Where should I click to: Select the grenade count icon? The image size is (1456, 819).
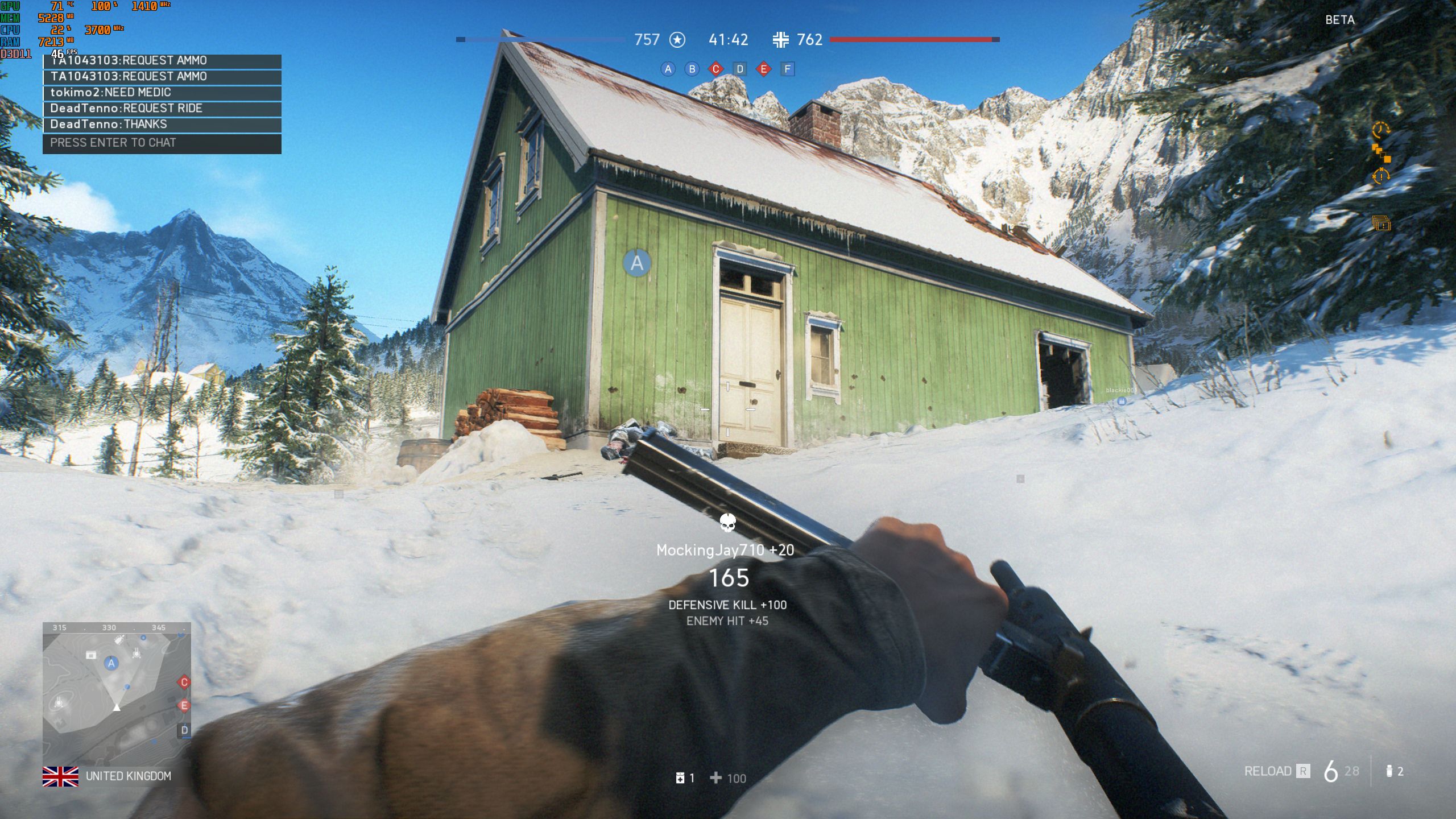tap(1389, 771)
